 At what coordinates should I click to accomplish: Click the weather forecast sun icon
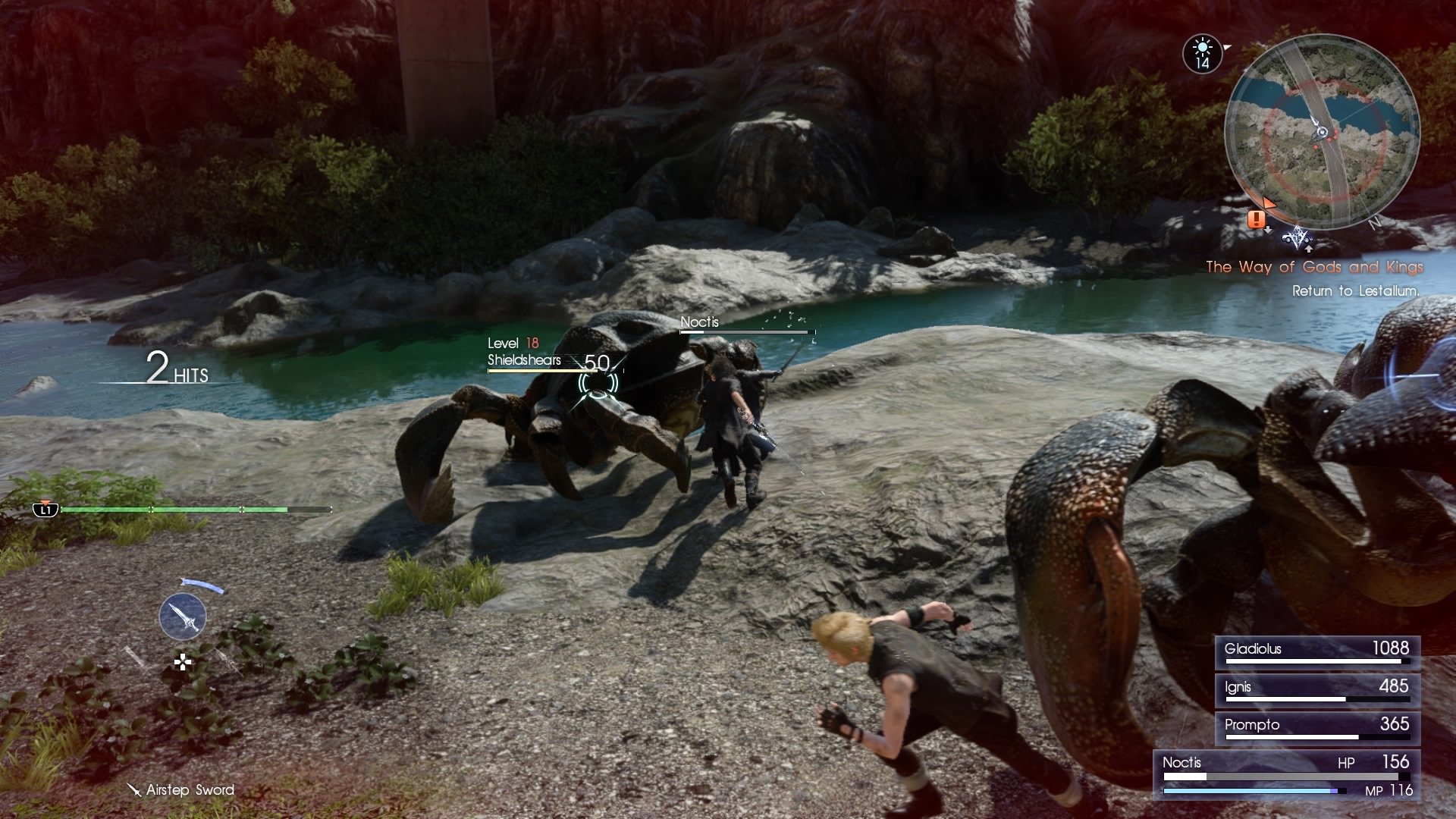tap(1203, 46)
